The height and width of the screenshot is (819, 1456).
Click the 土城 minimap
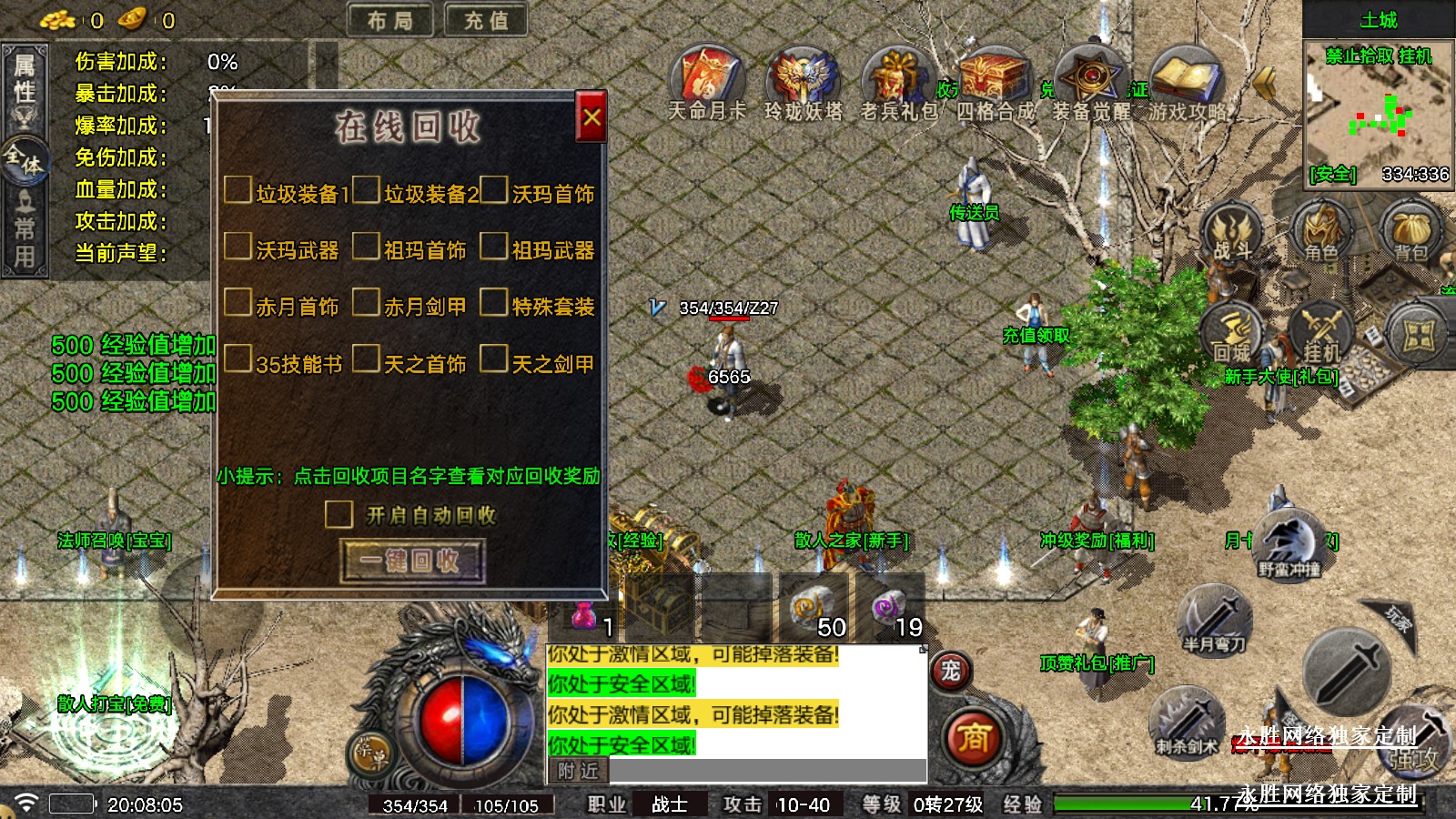click(1378, 114)
